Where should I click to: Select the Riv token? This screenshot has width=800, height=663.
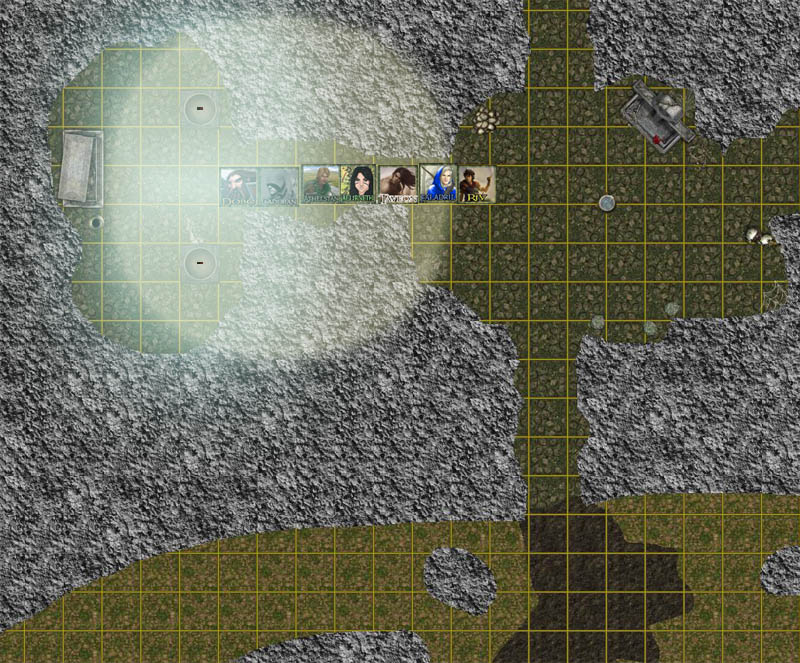click(x=476, y=184)
